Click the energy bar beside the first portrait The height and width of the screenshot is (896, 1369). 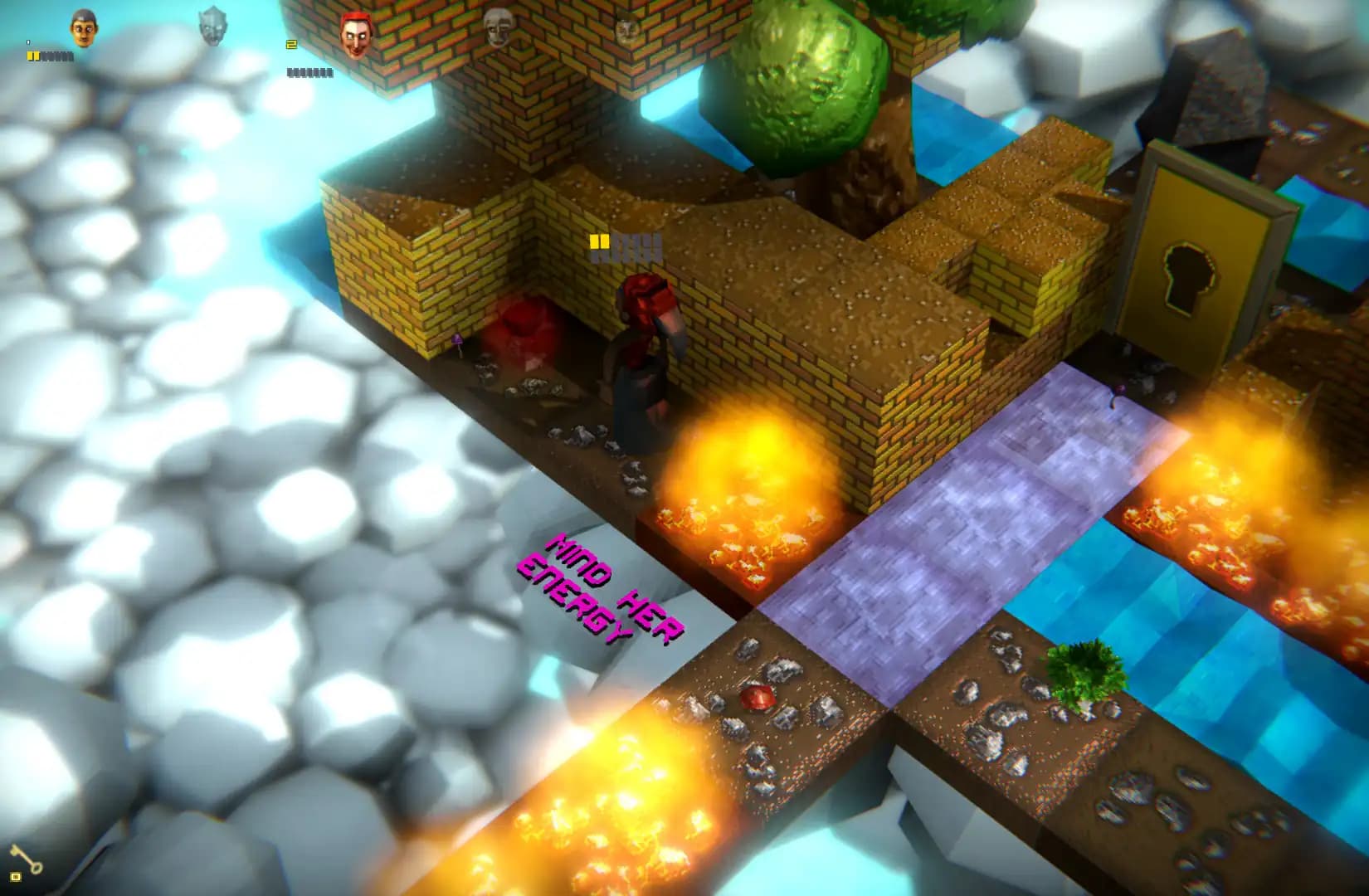(50, 55)
